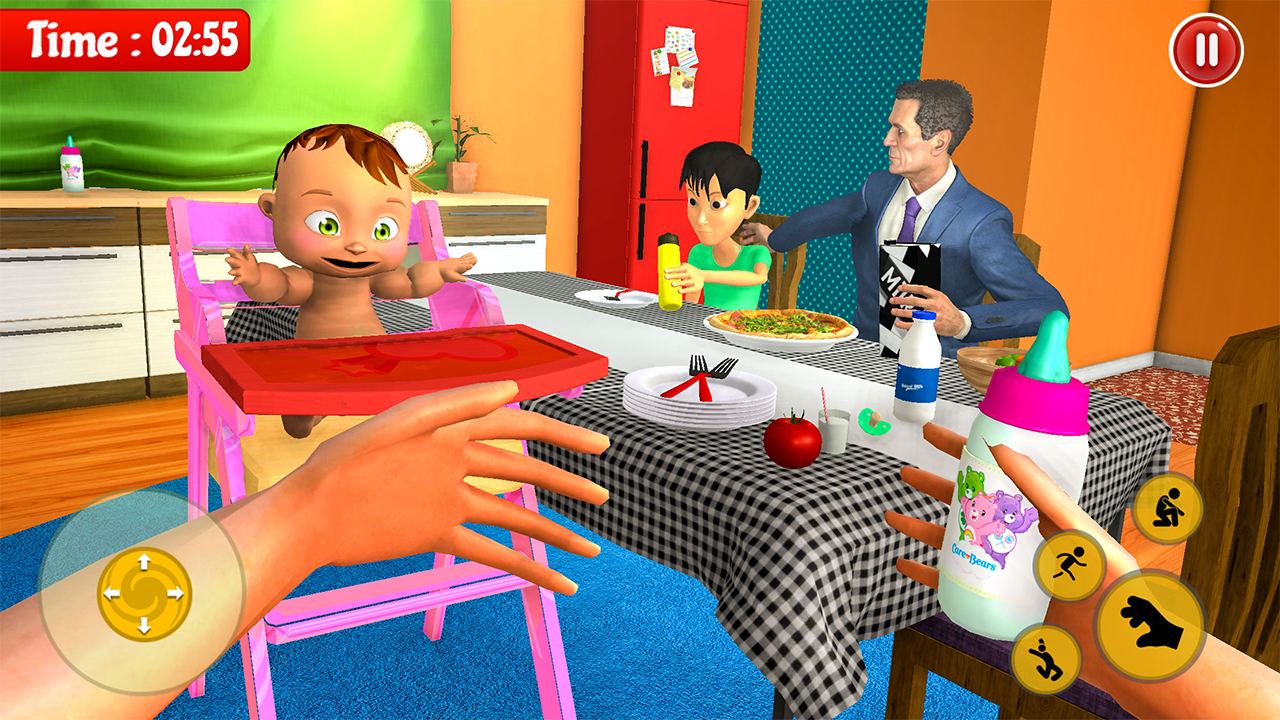Tap the run action icon
The height and width of the screenshot is (720, 1280).
pos(1070,563)
